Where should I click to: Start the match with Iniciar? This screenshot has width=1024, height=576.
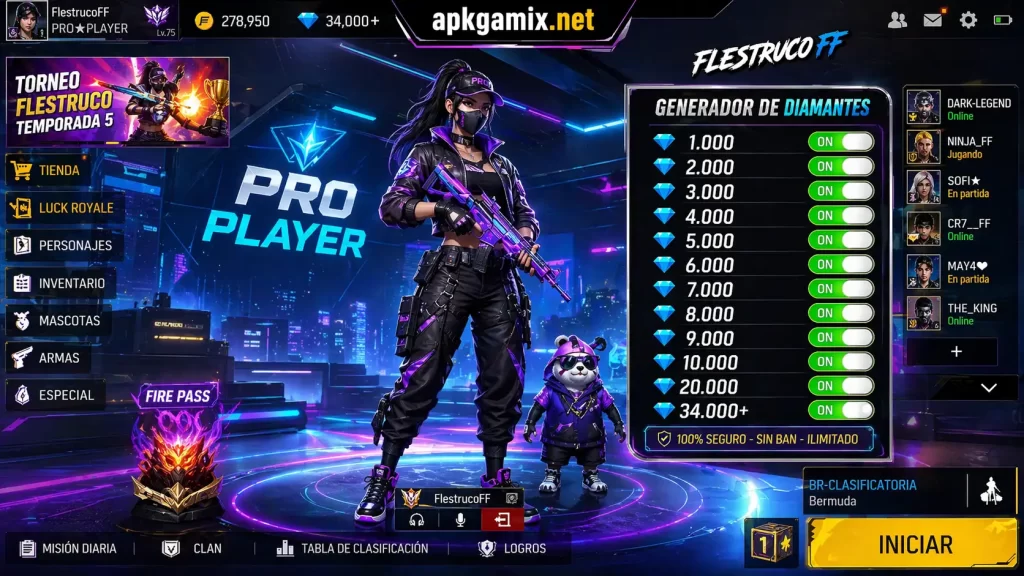pos(914,544)
